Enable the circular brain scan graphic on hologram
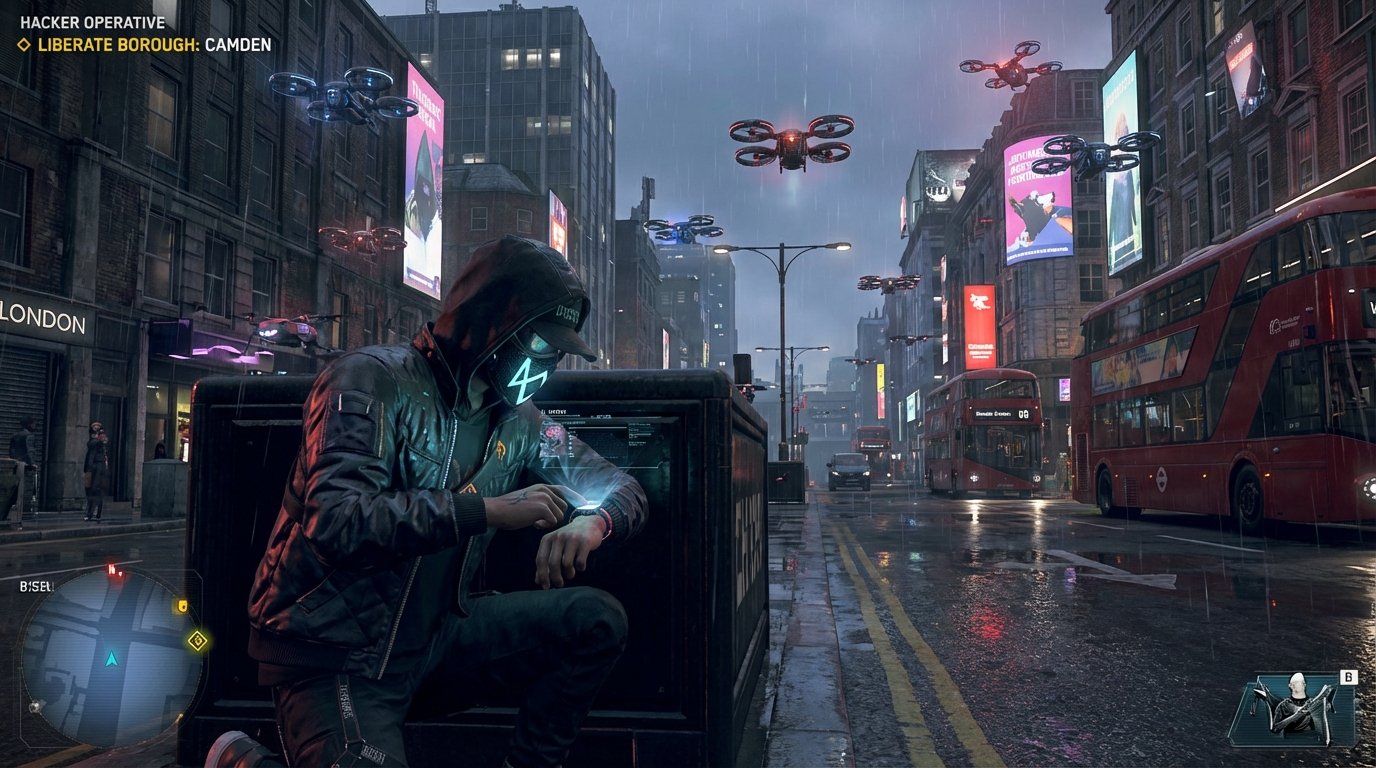The height and width of the screenshot is (768, 1376). (553, 432)
